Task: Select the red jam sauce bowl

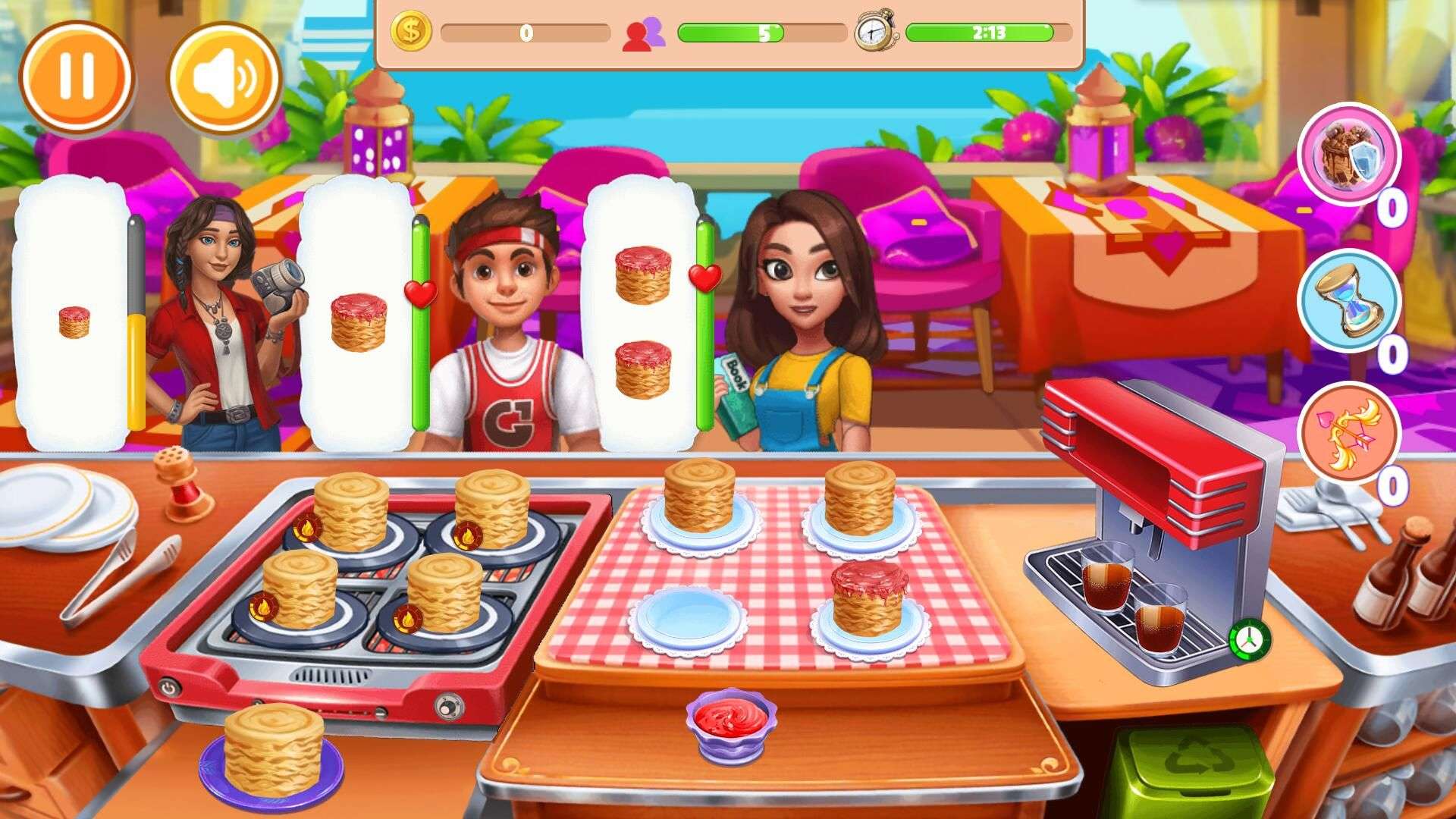Action: coord(731,721)
